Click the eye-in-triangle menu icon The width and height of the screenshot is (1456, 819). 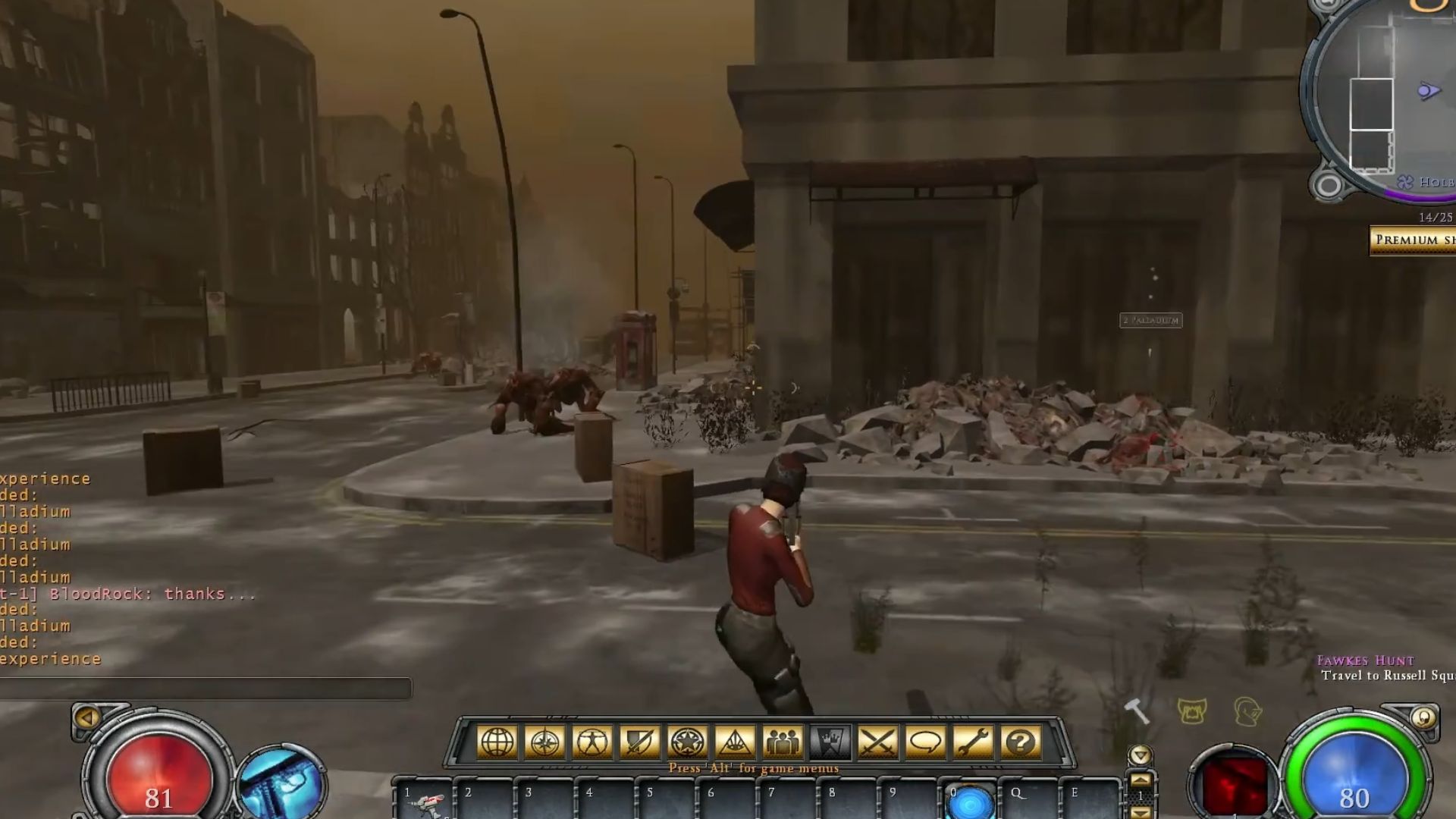click(x=734, y=742)
